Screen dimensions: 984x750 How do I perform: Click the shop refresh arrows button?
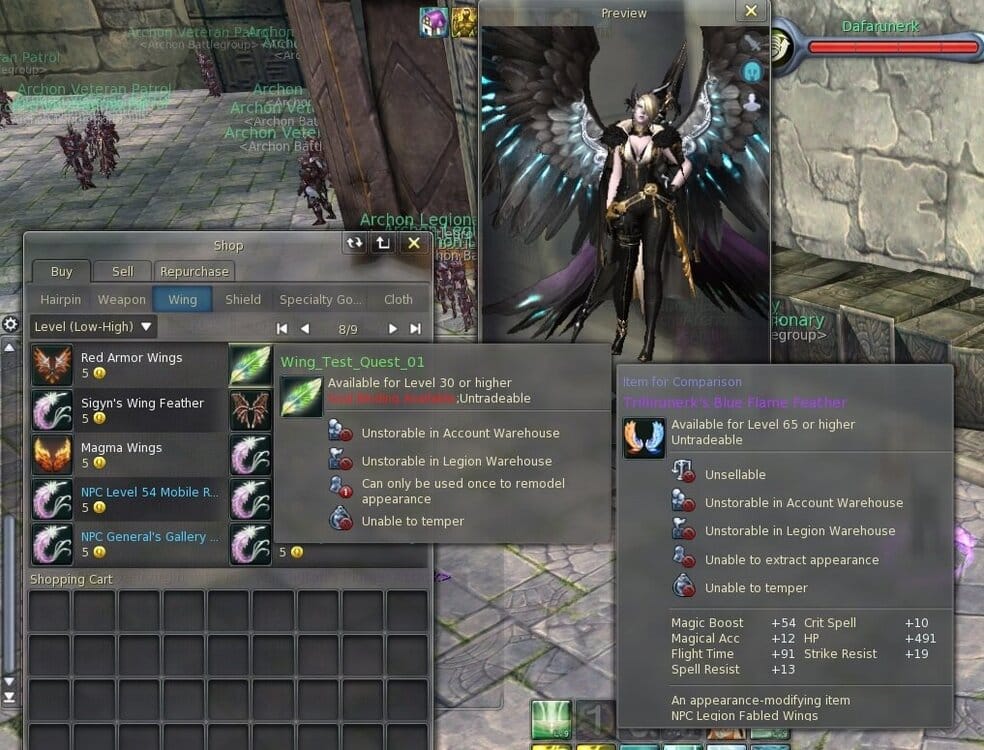coord(354,243)
